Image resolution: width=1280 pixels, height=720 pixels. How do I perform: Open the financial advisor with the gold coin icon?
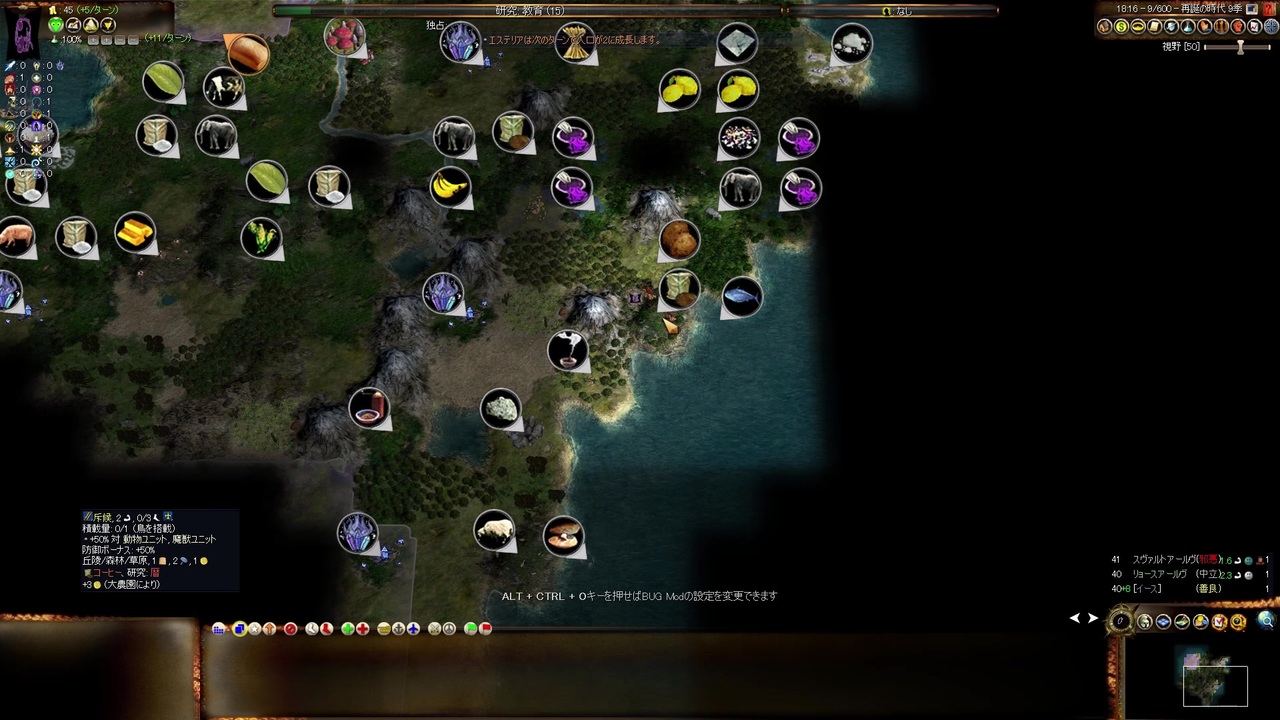1120,26
